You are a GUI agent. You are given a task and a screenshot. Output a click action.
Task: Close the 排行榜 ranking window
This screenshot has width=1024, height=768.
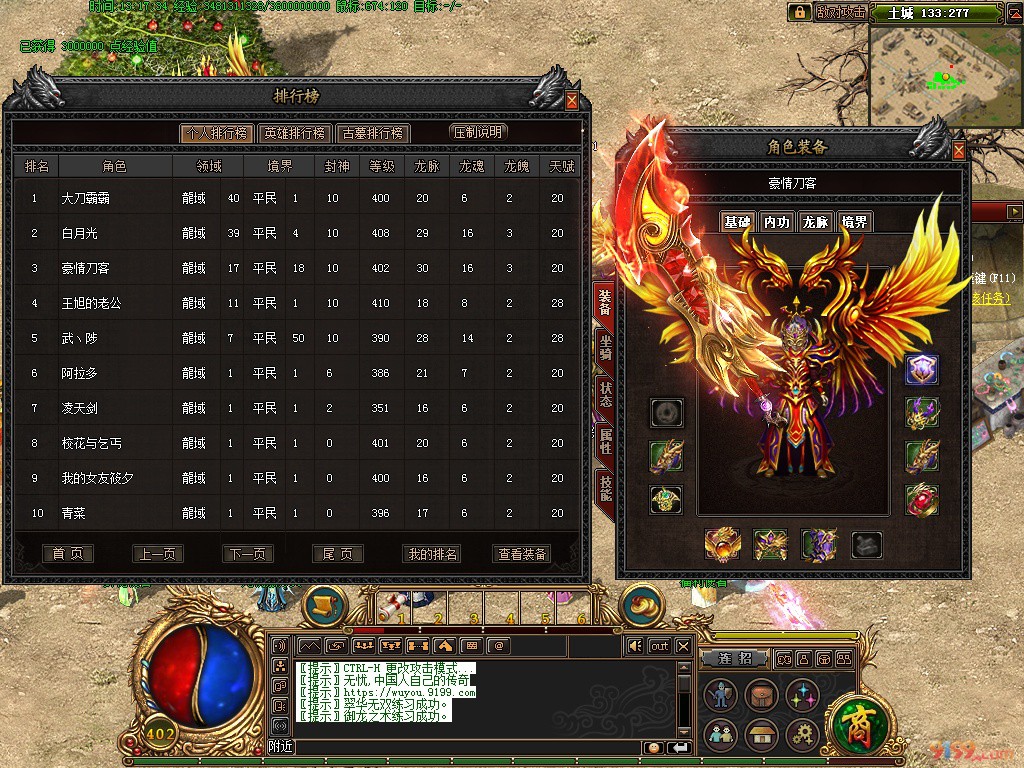pyautogui.click(x=572, y=100)
